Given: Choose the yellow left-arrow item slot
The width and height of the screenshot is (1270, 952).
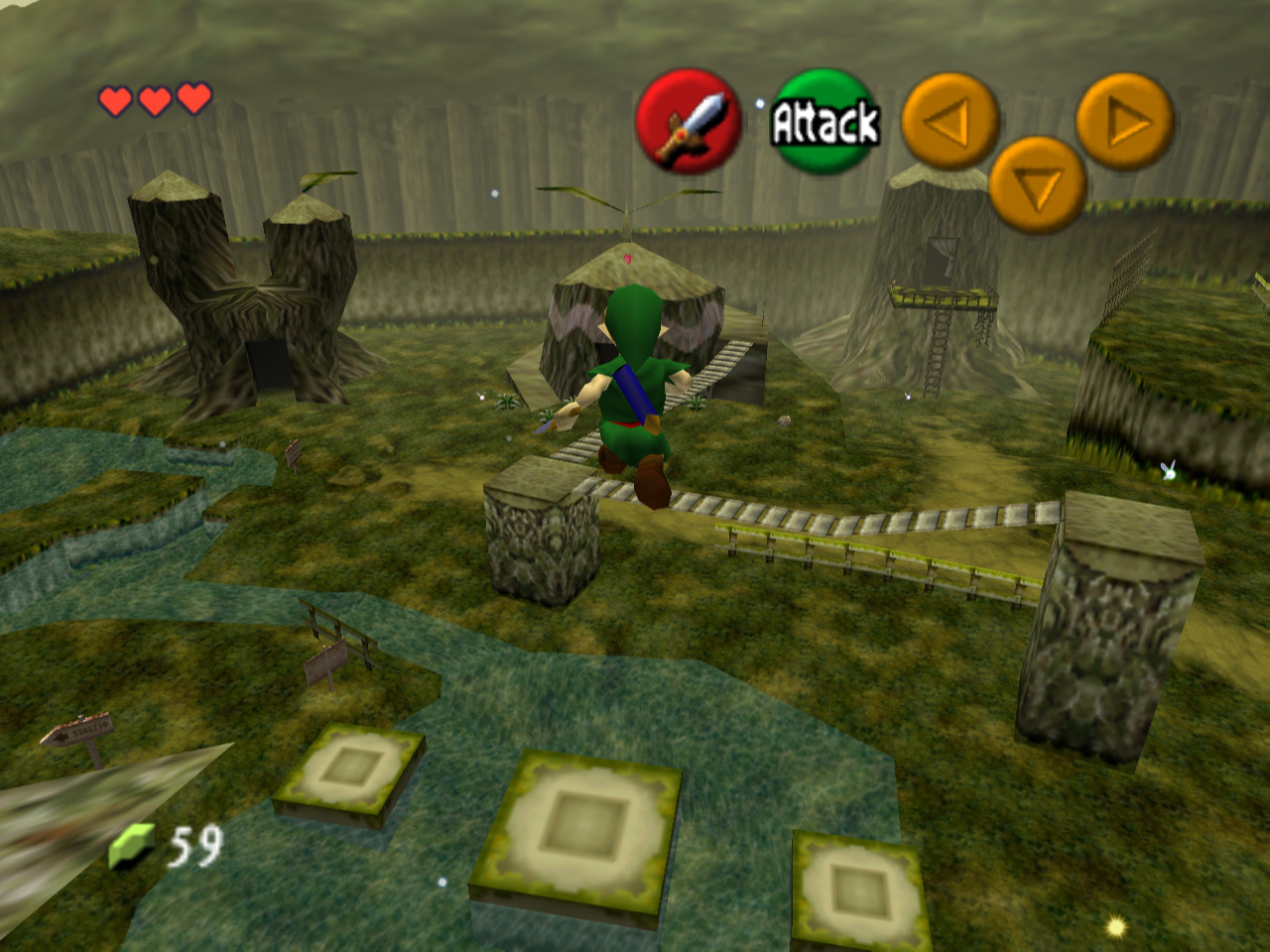Looking at the screenshot, I should pyautogui.click(x=949, y=122).
